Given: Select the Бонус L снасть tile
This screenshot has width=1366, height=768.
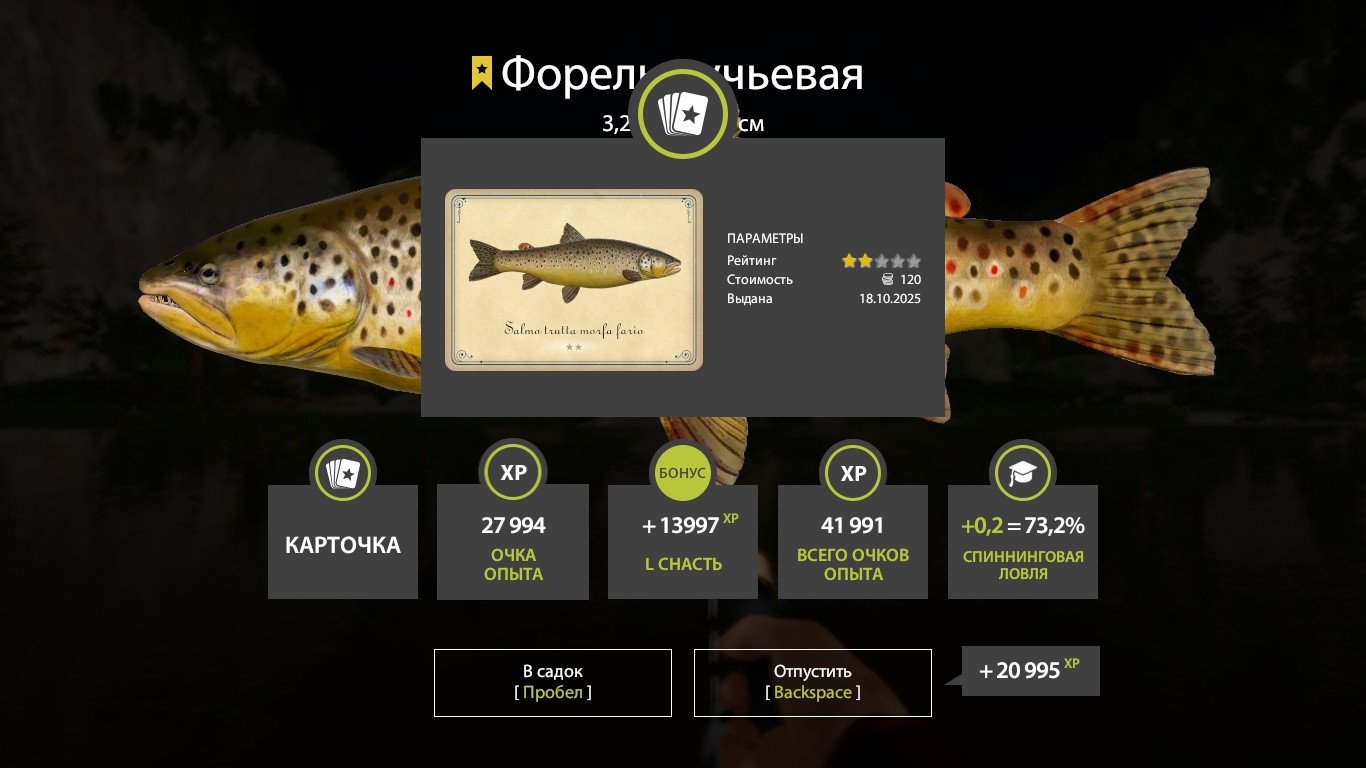Looking at the screenshot, I should [683, 543].
